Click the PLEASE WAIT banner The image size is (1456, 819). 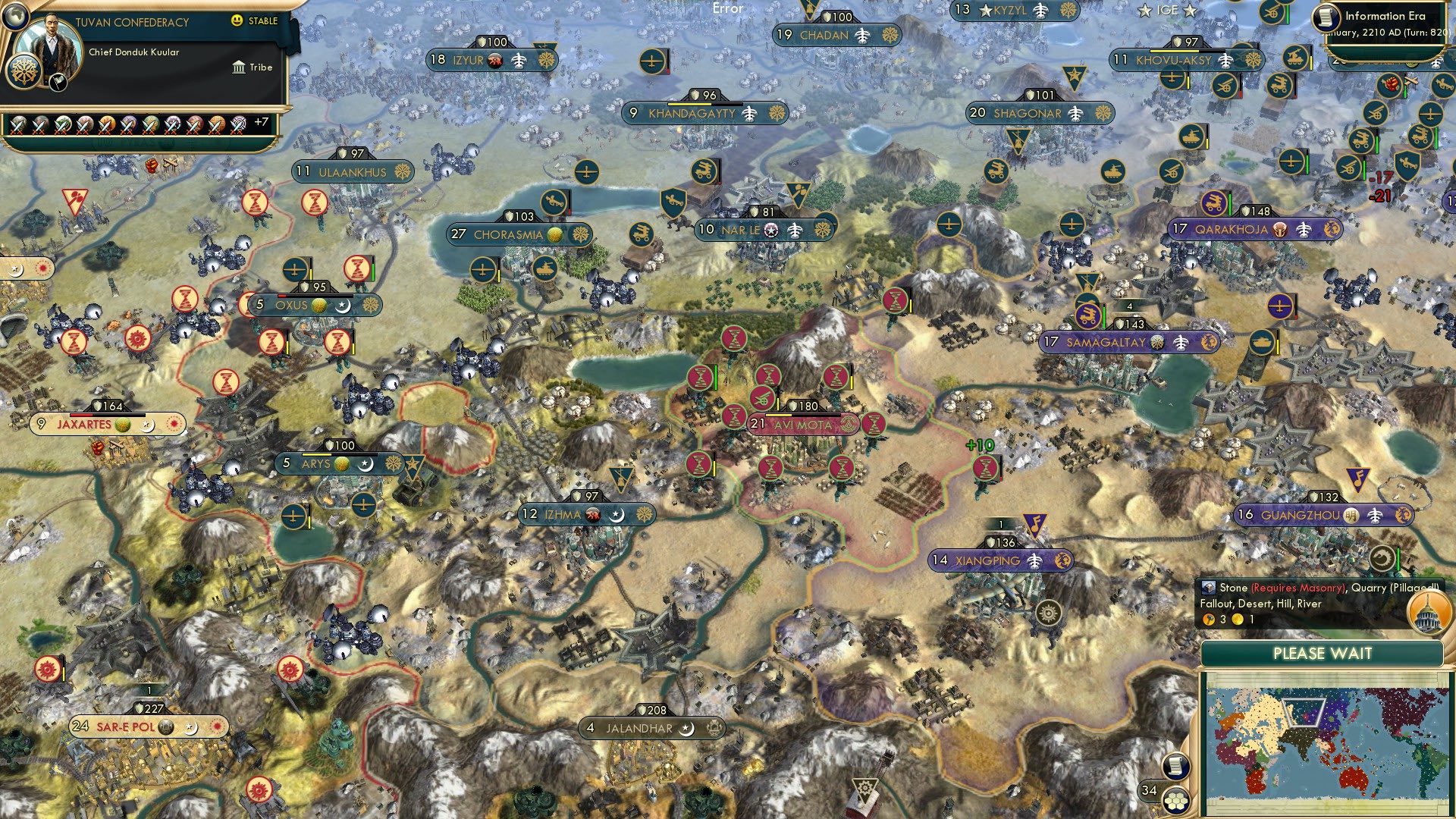tap(1323, 652)
